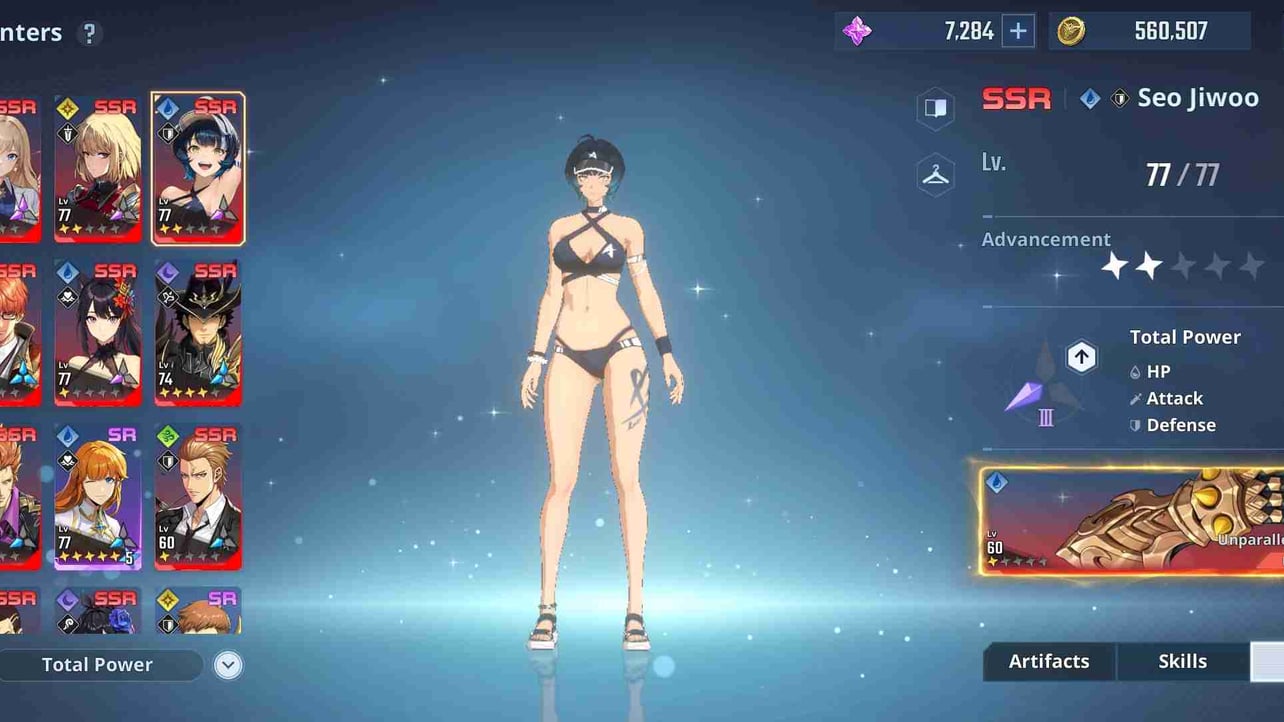Viewport: 1284px width, 722px height.
Task: Open the hunters help question mark
Action: 89,33
